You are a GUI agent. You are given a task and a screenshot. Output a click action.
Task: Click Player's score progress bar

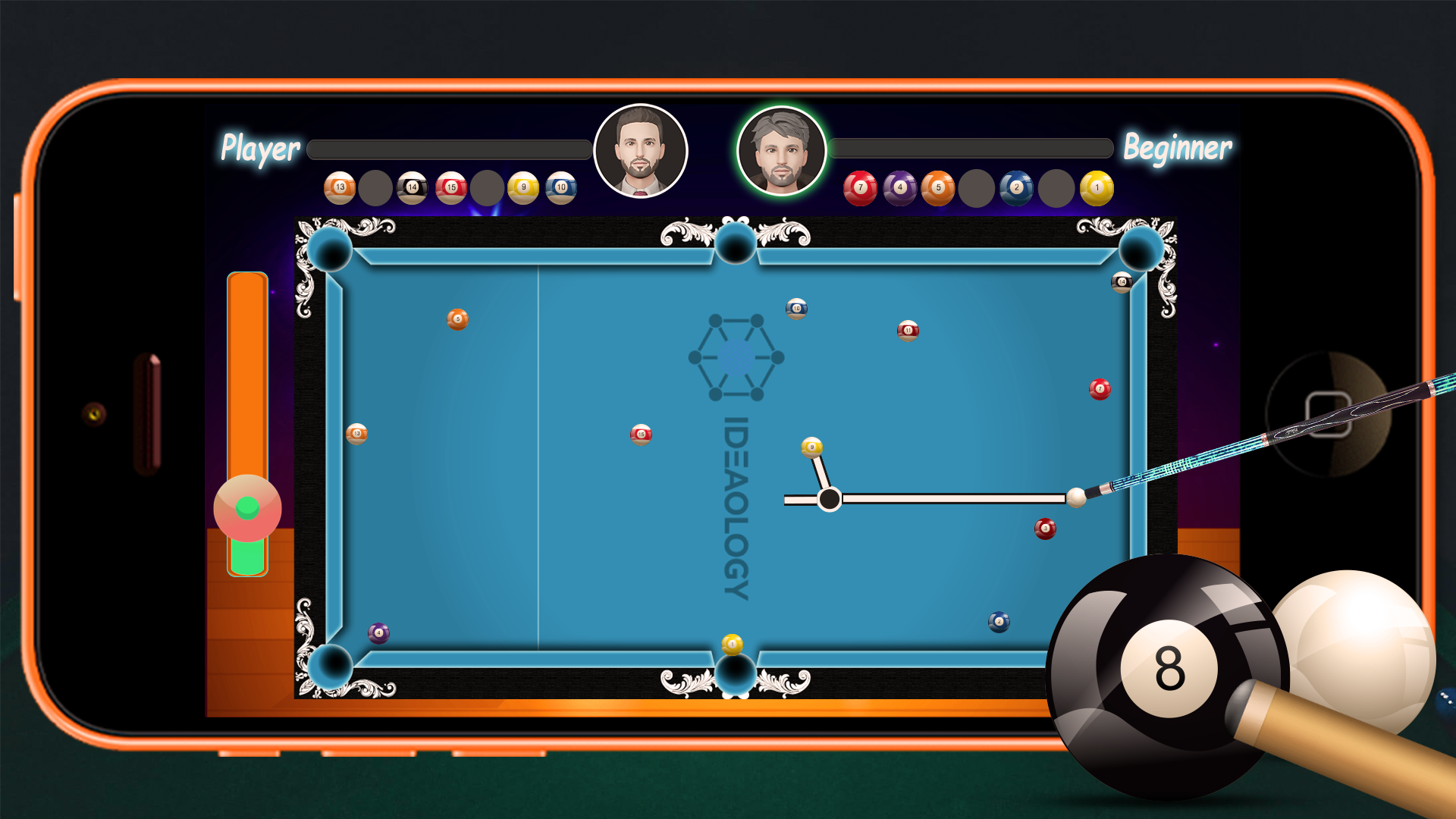tap(449, 149)
